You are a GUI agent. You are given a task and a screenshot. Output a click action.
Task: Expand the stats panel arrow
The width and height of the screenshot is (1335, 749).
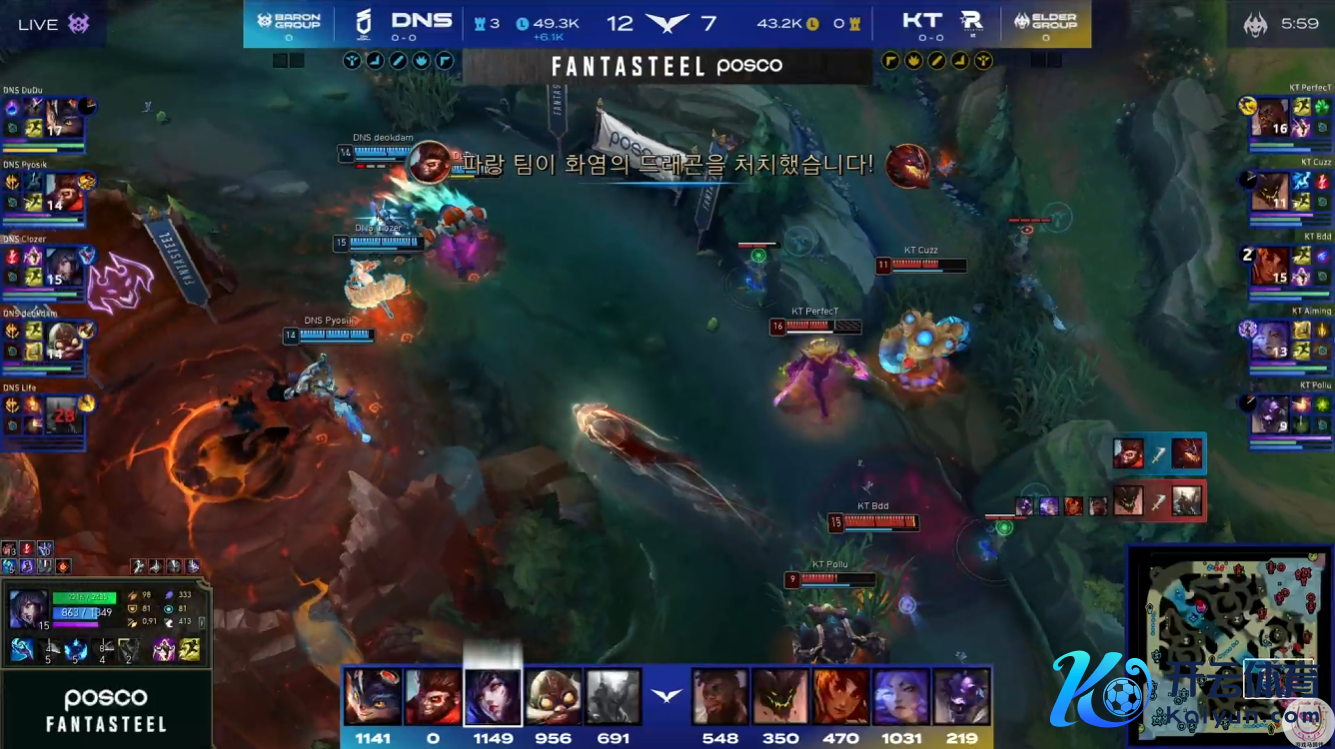tap(203, 622)
